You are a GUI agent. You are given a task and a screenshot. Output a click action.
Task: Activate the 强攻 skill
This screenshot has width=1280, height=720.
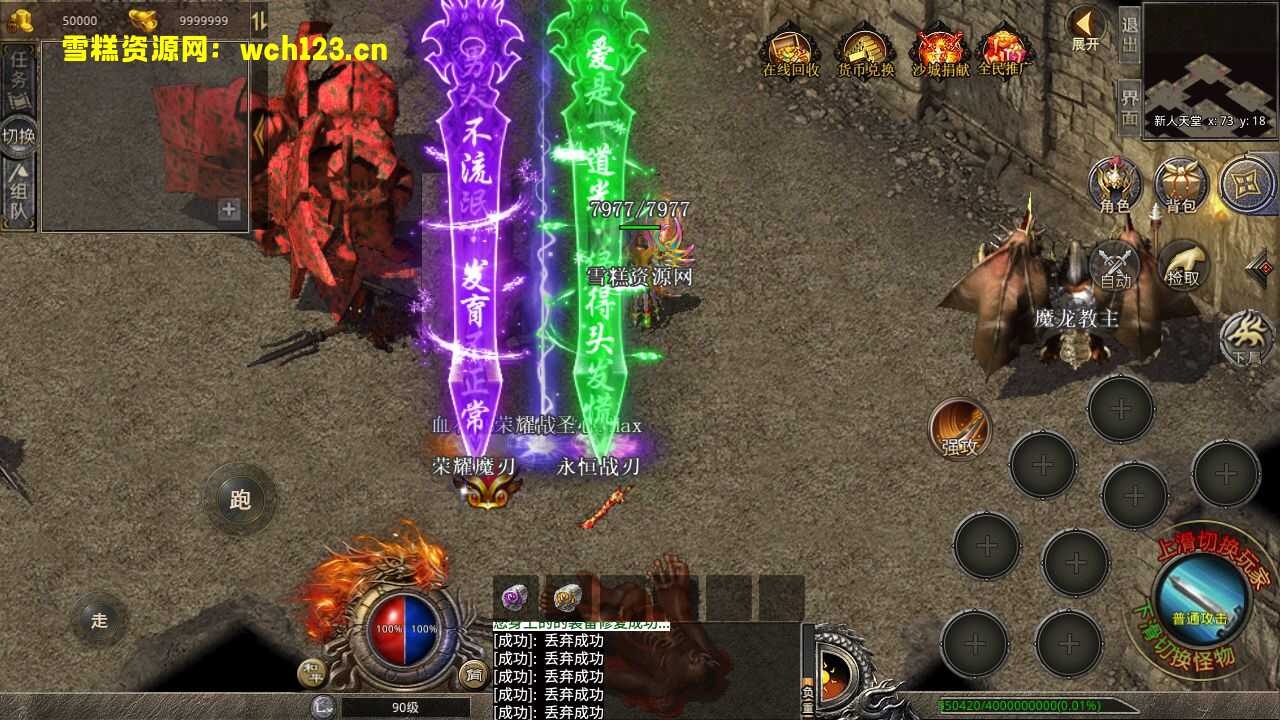[x=960, y=430]
